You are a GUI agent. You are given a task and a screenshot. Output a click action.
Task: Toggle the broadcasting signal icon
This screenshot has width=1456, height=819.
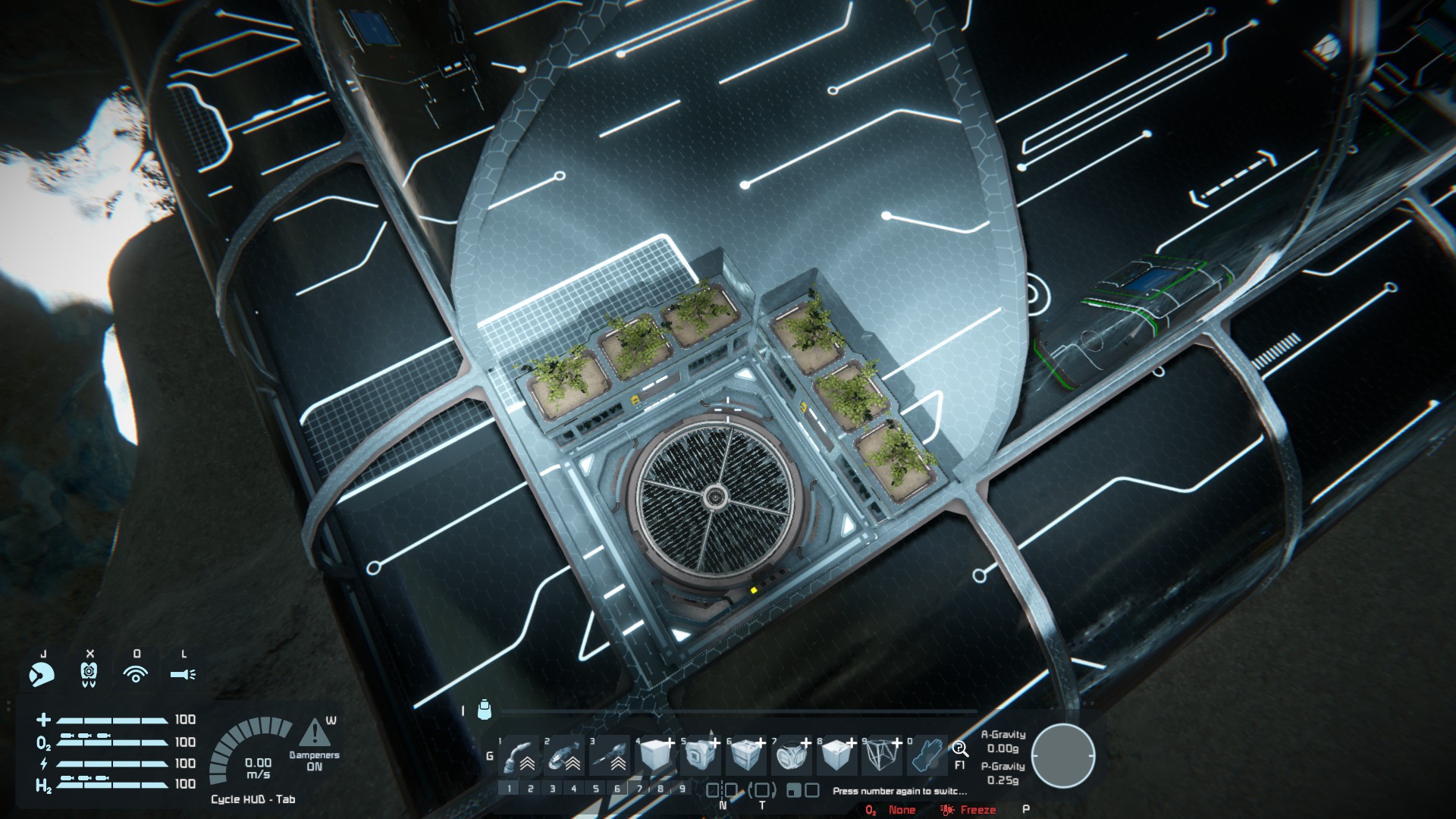[x=136, y=673]
